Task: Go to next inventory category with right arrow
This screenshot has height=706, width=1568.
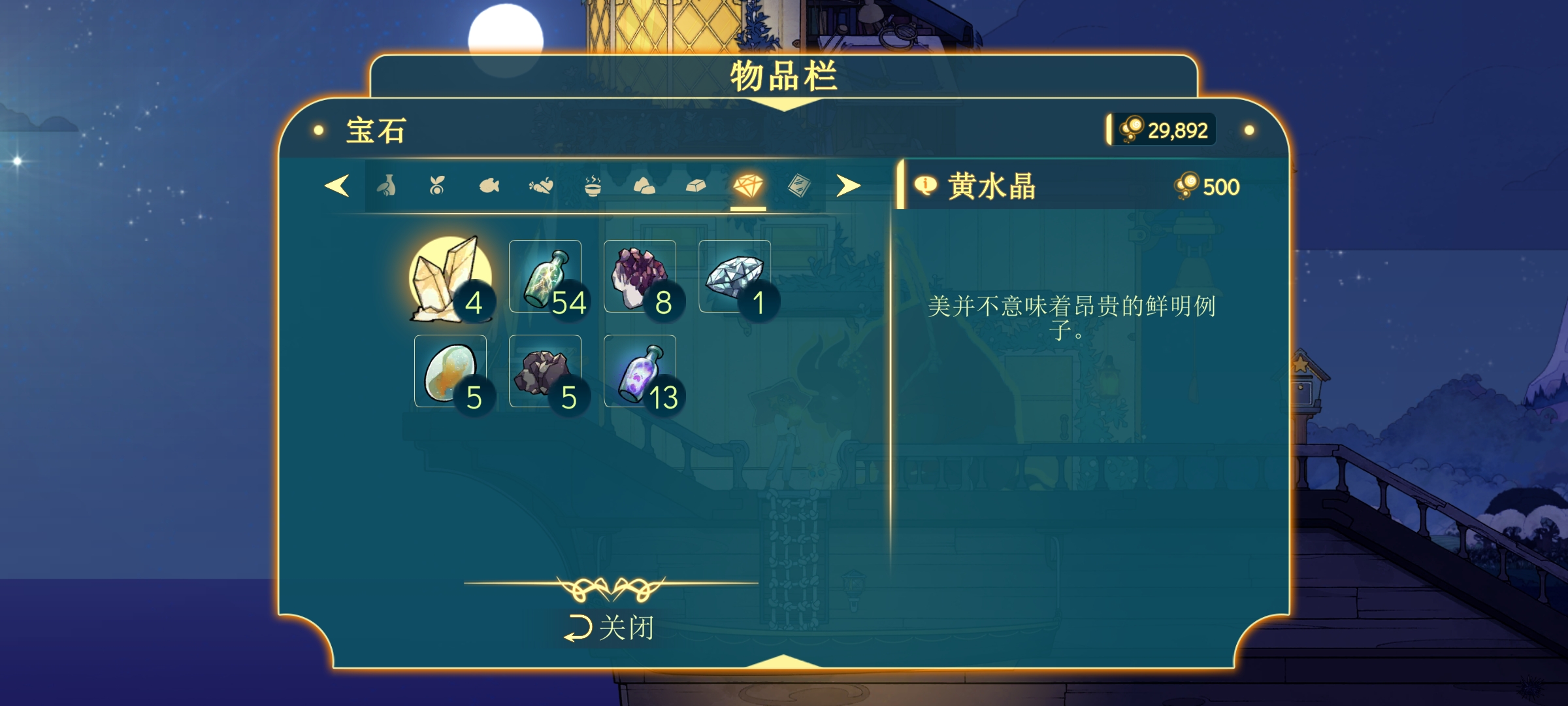Action: 848,186
